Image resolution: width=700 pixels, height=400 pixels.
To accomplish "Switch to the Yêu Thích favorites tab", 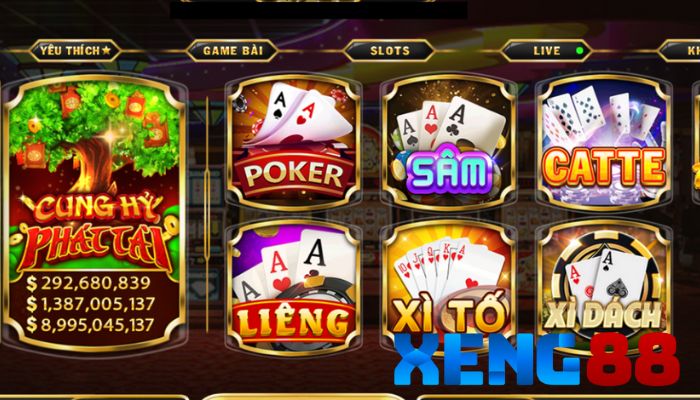I will click(x=74, y=49).
